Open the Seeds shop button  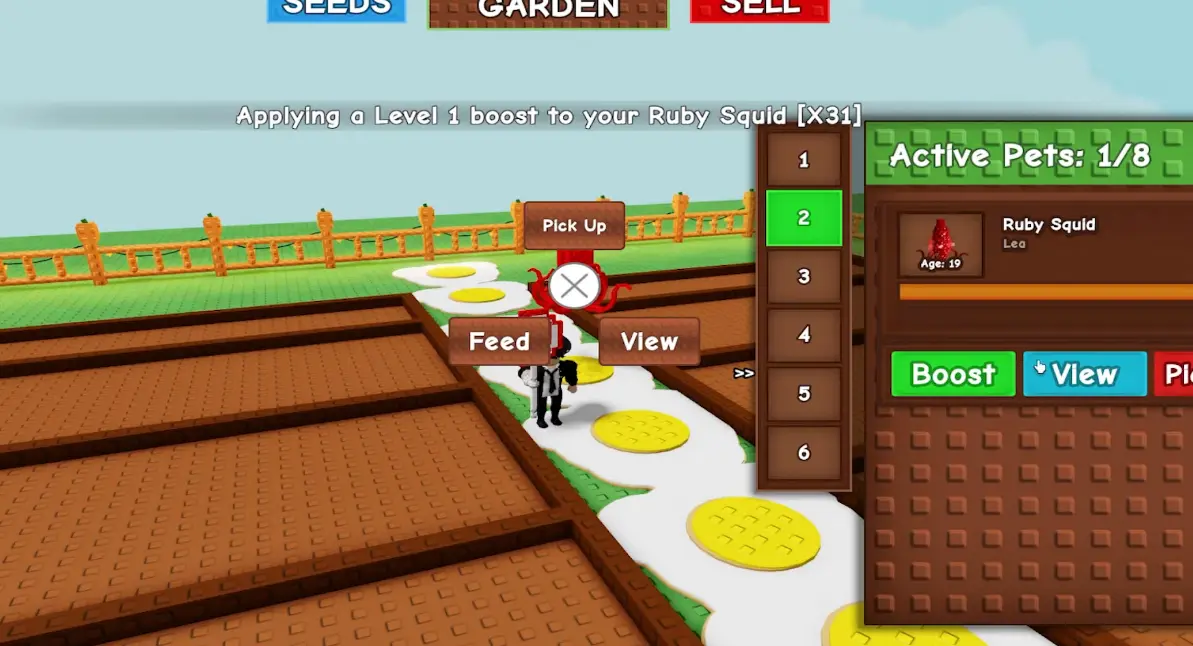[336, 9]
